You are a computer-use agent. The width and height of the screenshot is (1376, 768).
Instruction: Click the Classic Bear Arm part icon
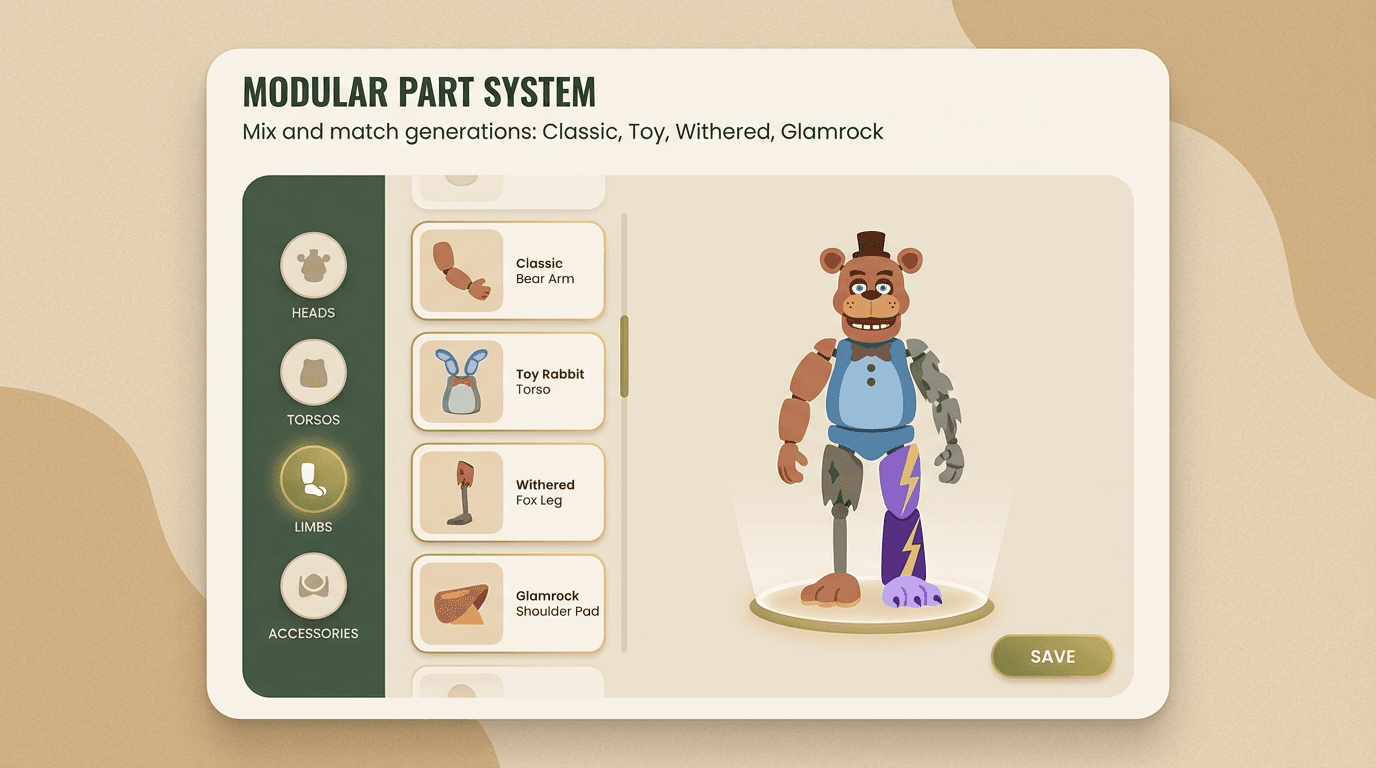point(463,270)
